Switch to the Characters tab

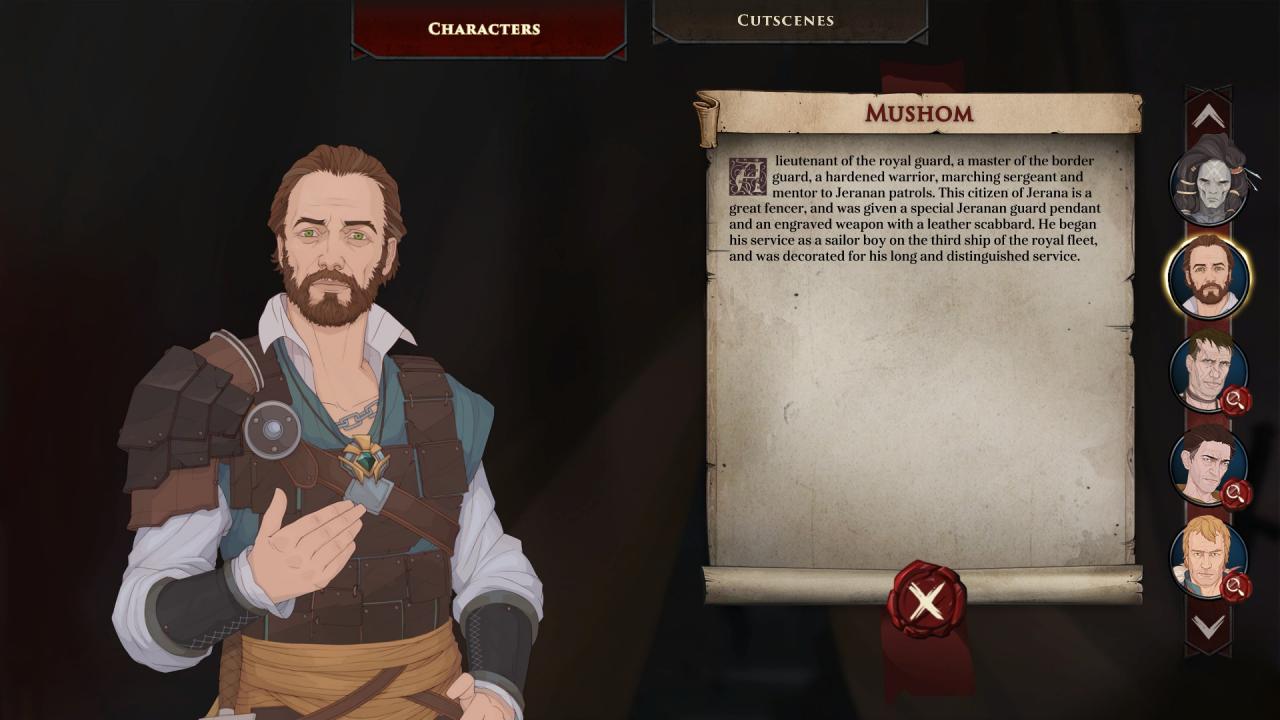pos(484,29)
